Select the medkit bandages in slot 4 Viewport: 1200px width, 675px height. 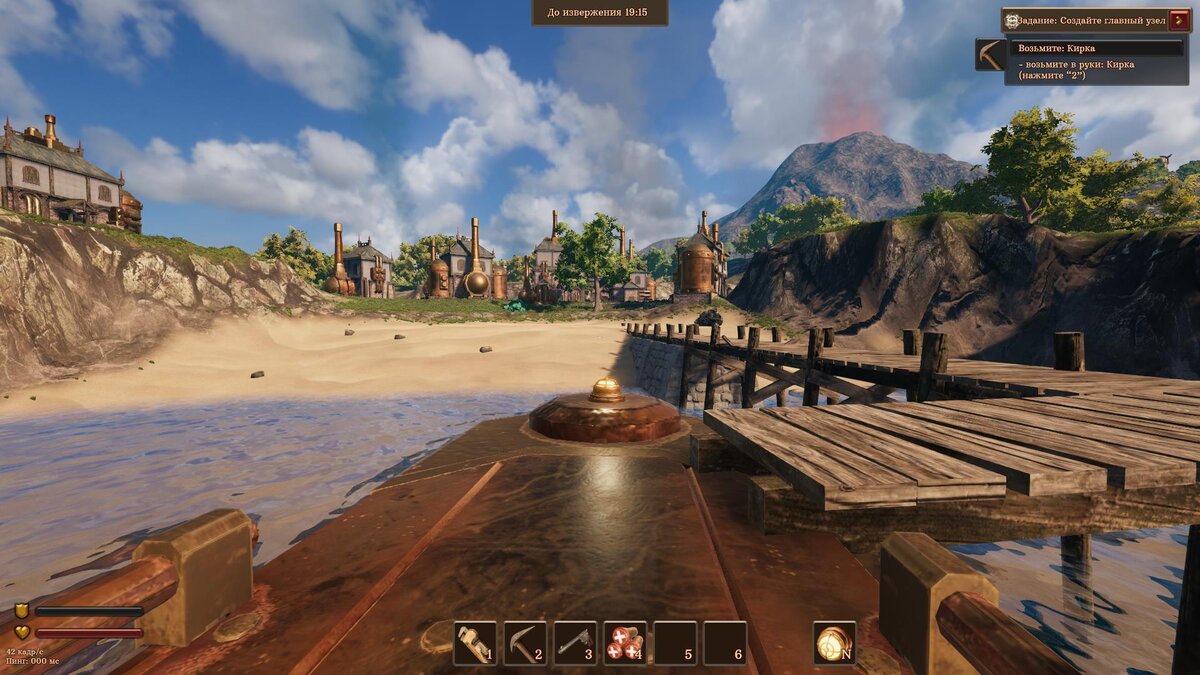pos(625,643)
